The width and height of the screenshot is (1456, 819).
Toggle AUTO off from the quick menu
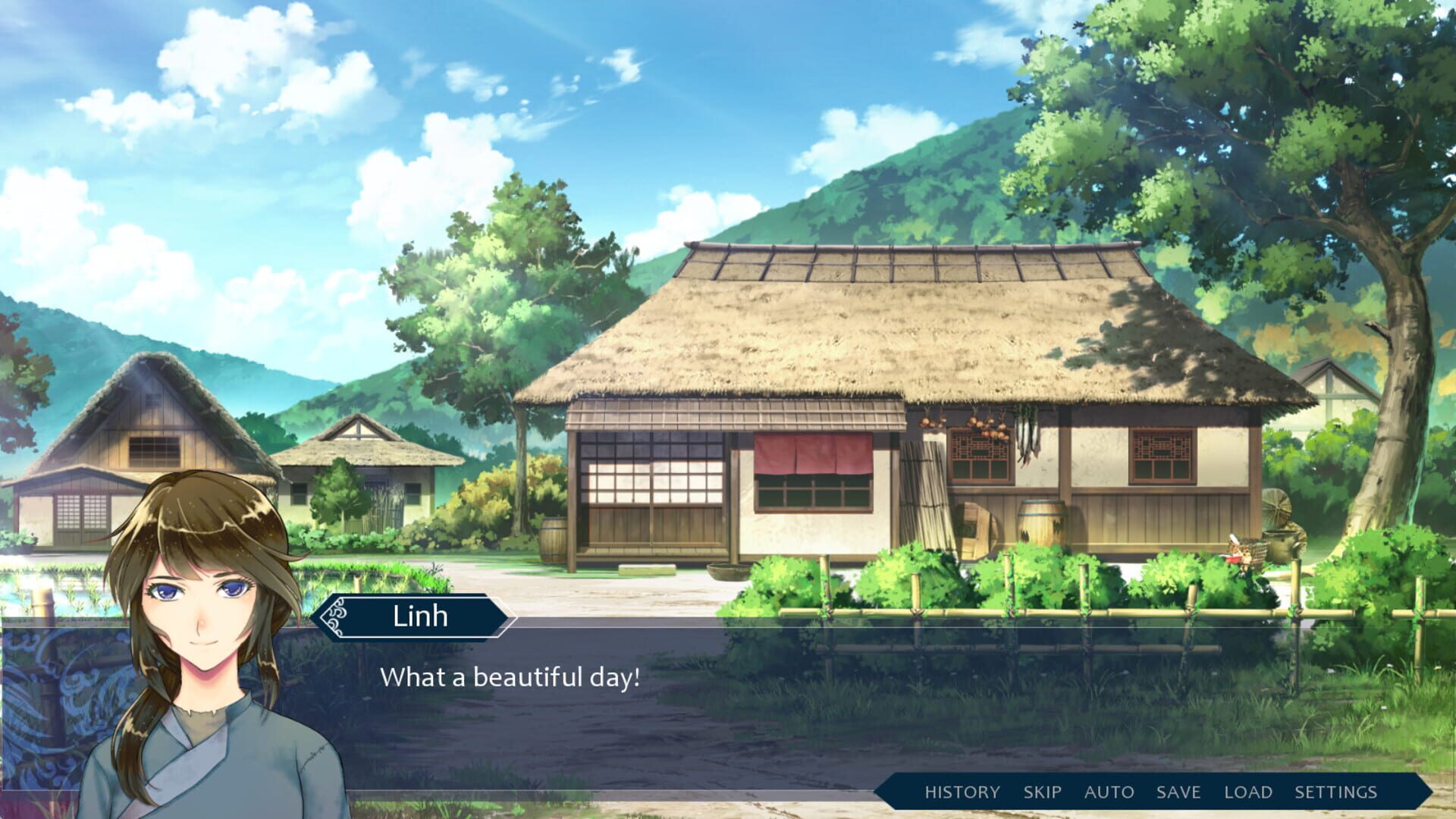point(1109,792)
